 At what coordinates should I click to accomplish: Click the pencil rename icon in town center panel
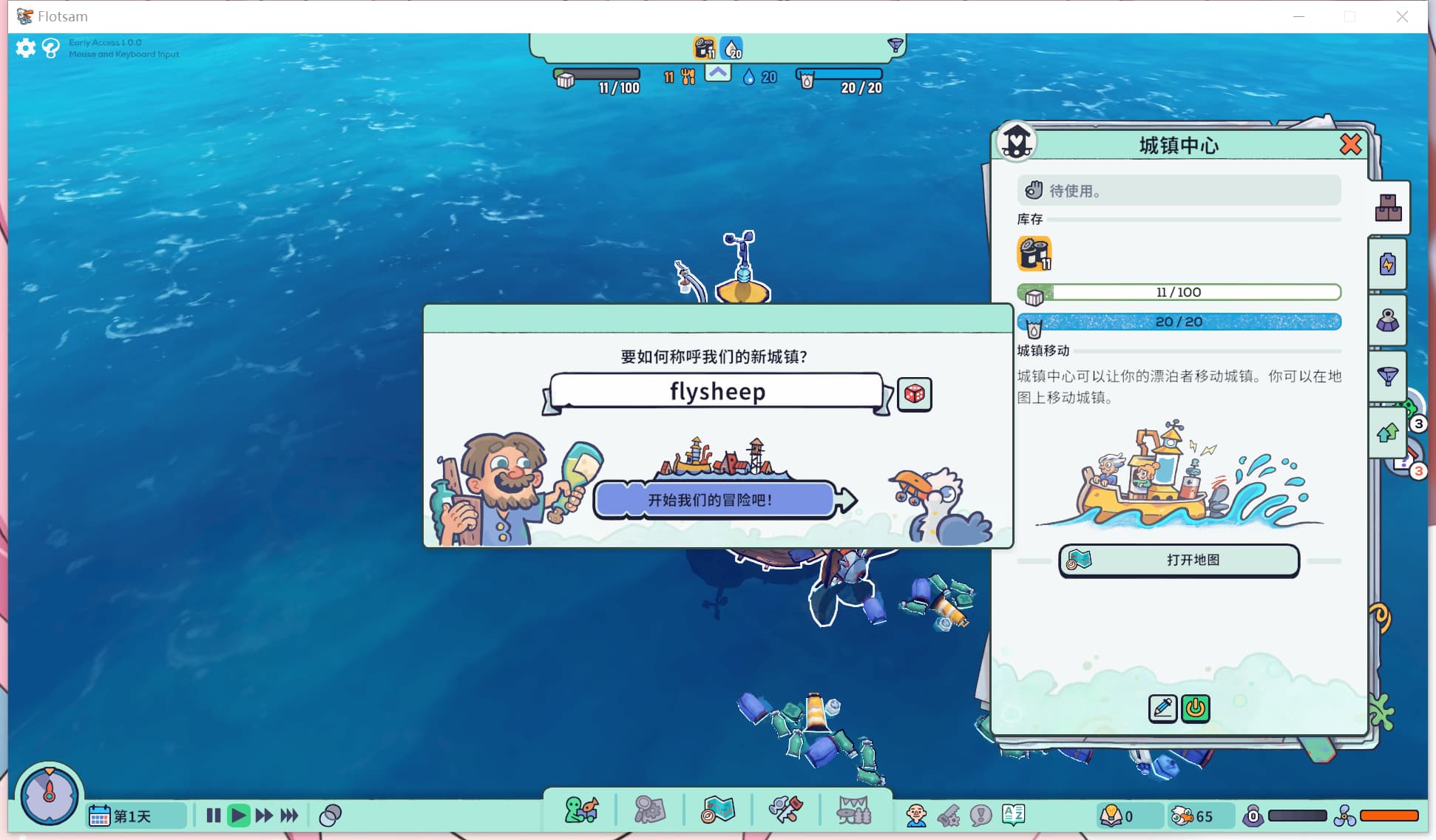(x=1162, y=708)
